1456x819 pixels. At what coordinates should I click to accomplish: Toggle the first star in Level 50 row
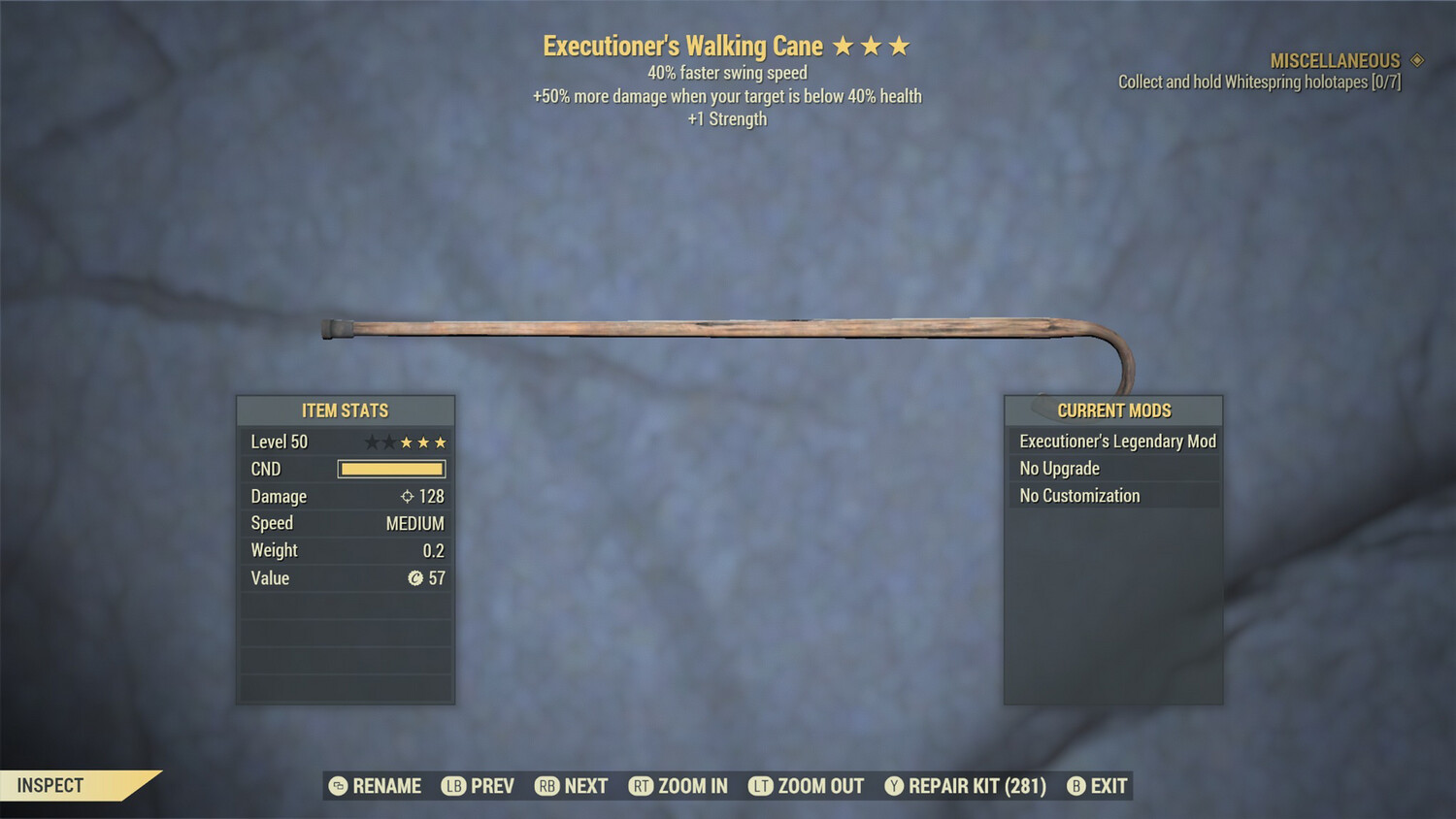[x=371, y=442]
